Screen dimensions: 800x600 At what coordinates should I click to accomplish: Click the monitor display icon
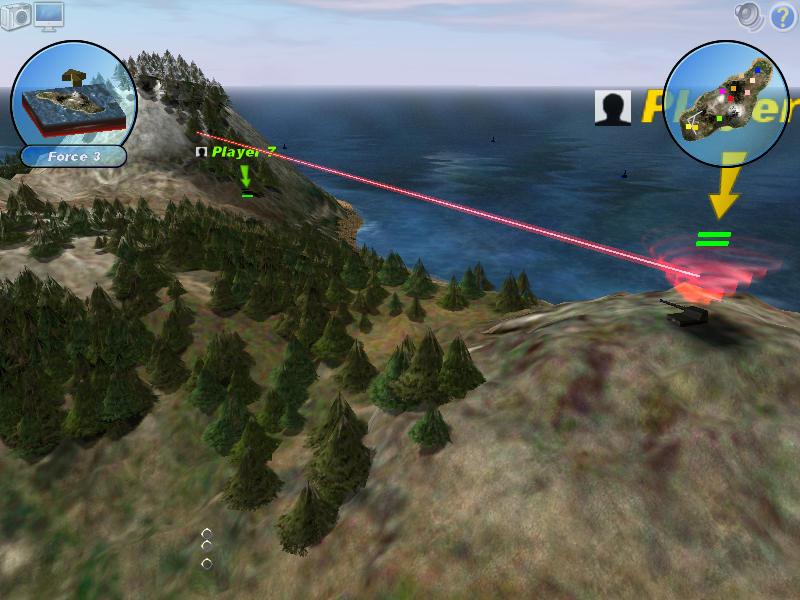click(x=49, y=15)
